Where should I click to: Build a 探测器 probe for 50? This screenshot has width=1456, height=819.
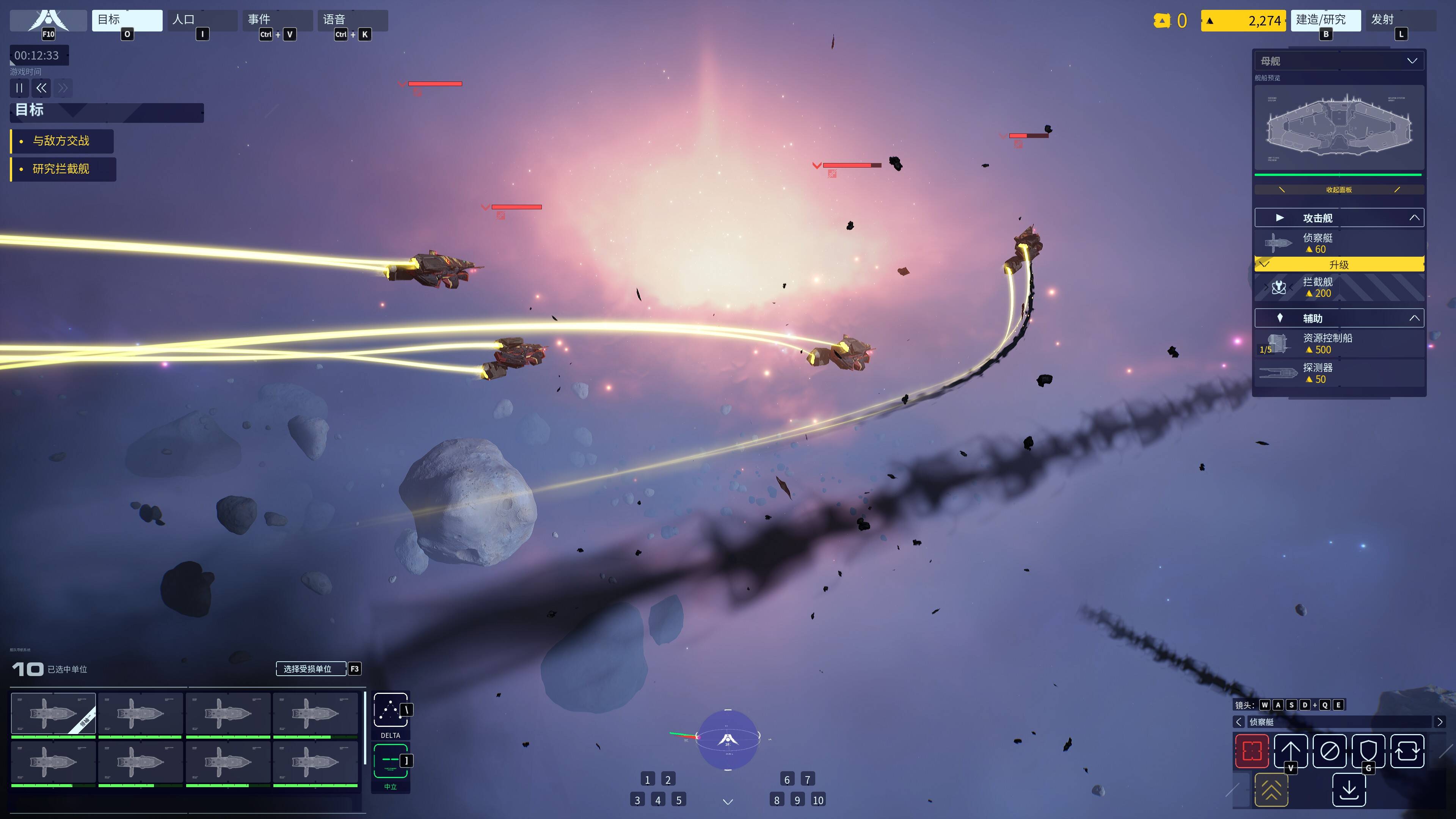tap(1338, 373)
